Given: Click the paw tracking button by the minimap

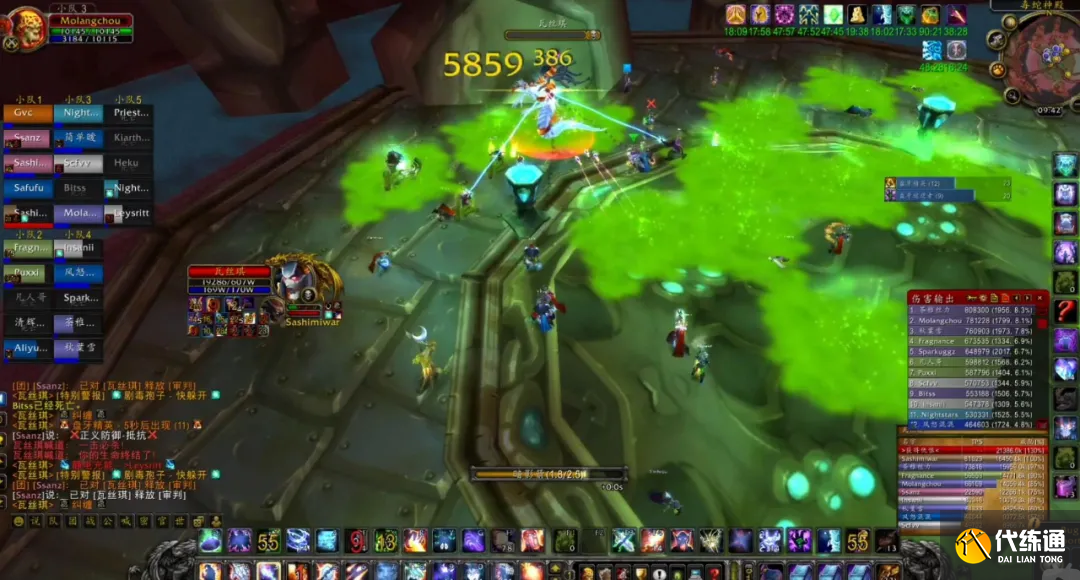Looking at the screenshot, I should pyautogui.click(x=997, y=70).
